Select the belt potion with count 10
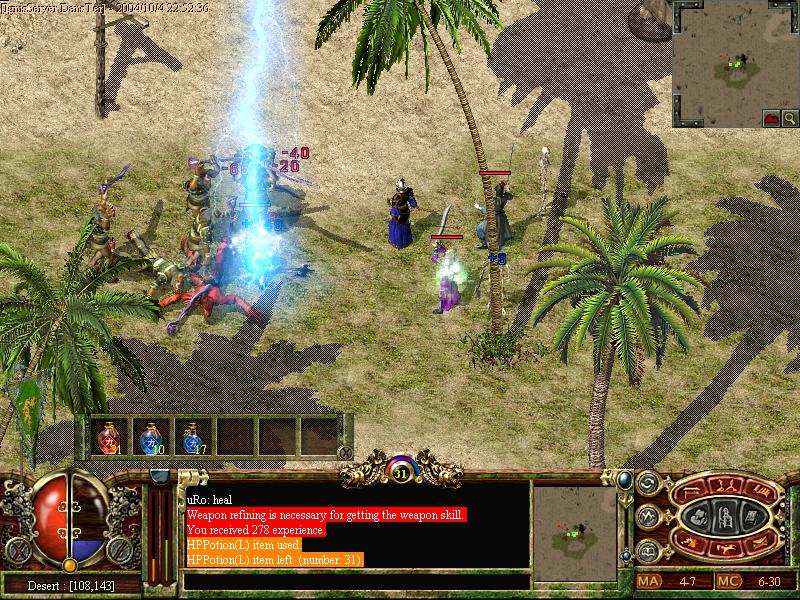The image size is (800, 600). pos(150,437)
